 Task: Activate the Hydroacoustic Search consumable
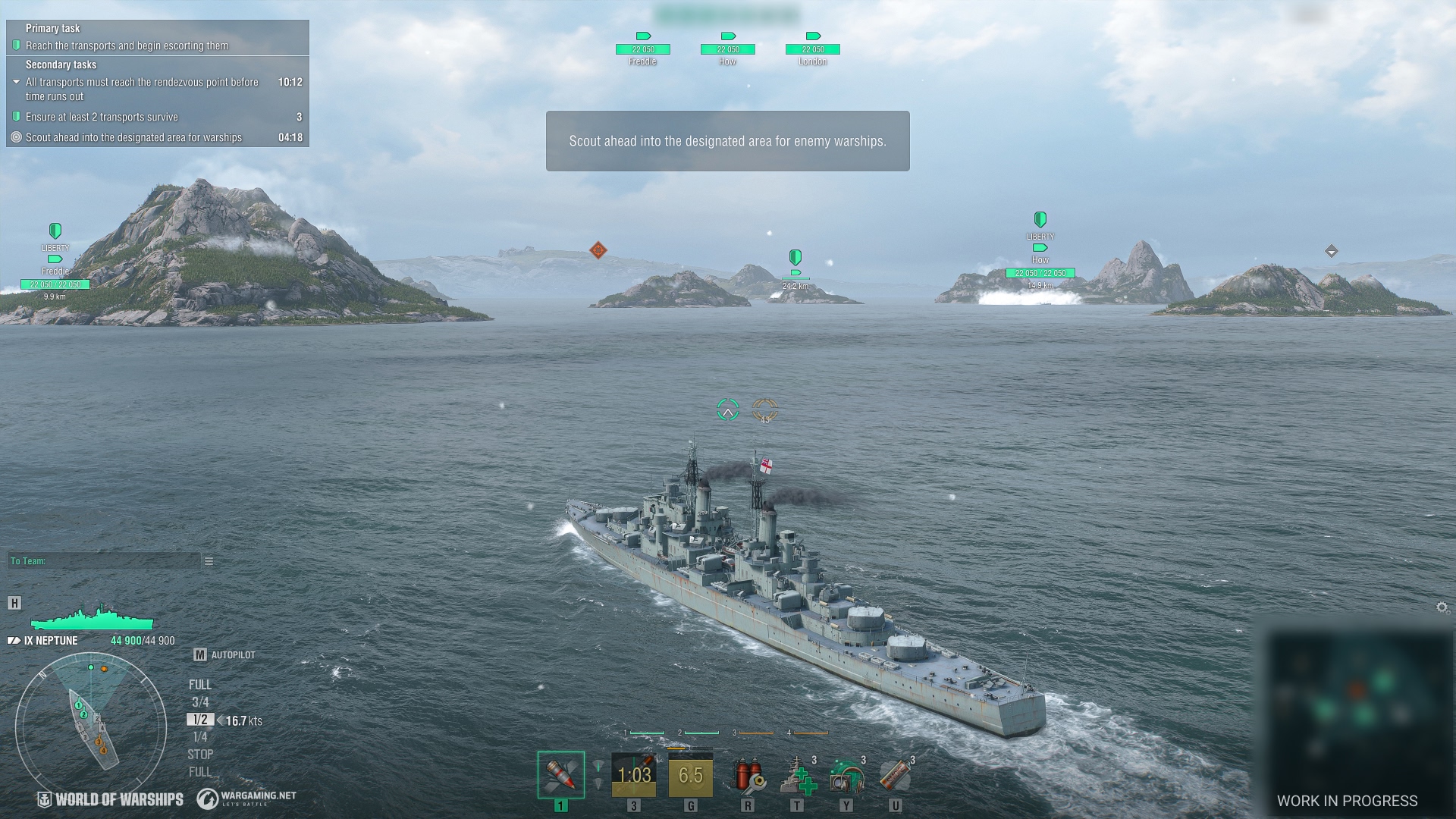point(847,777)
